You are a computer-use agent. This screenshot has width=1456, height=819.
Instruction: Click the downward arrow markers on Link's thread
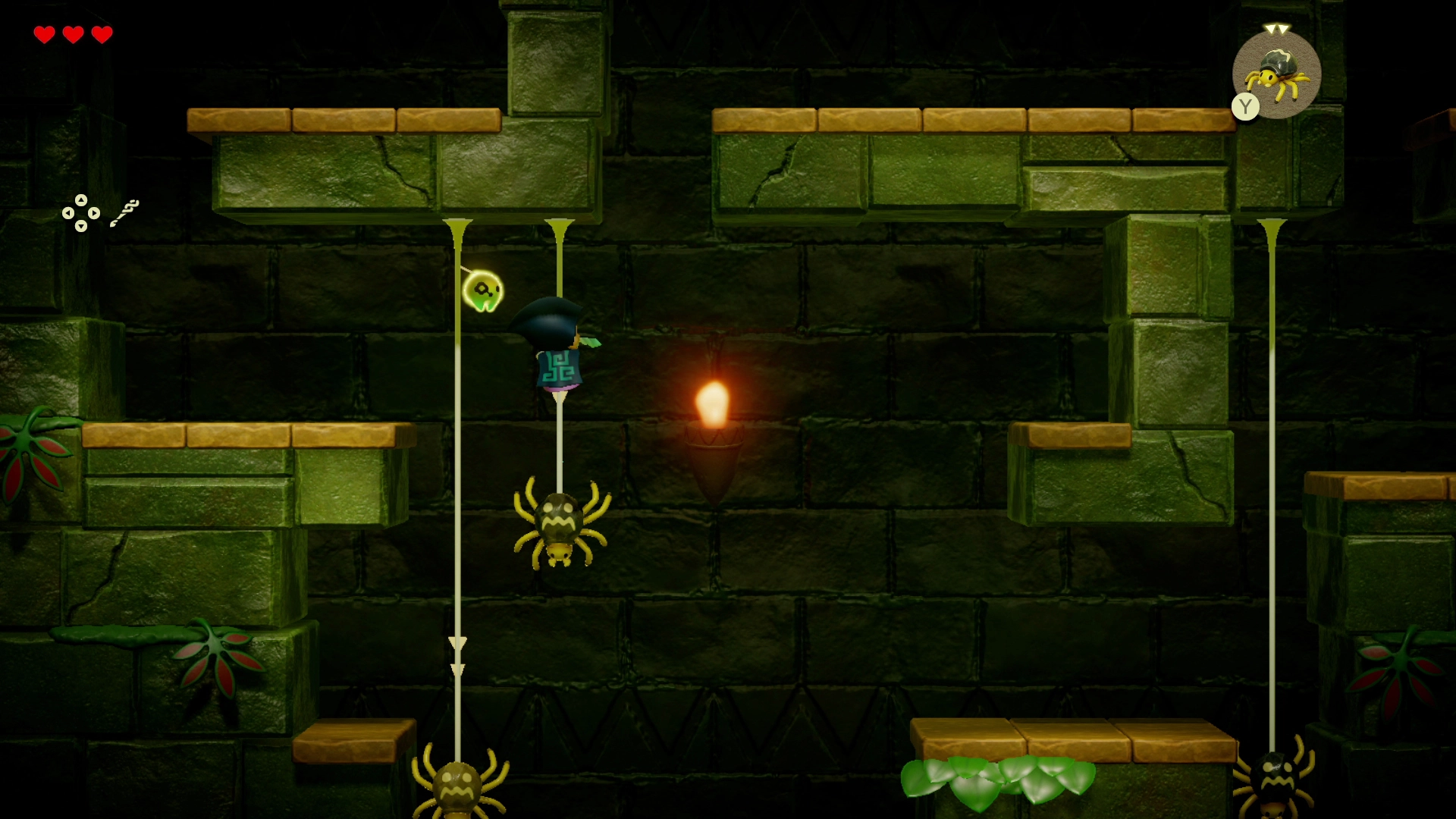pos(457,656)
